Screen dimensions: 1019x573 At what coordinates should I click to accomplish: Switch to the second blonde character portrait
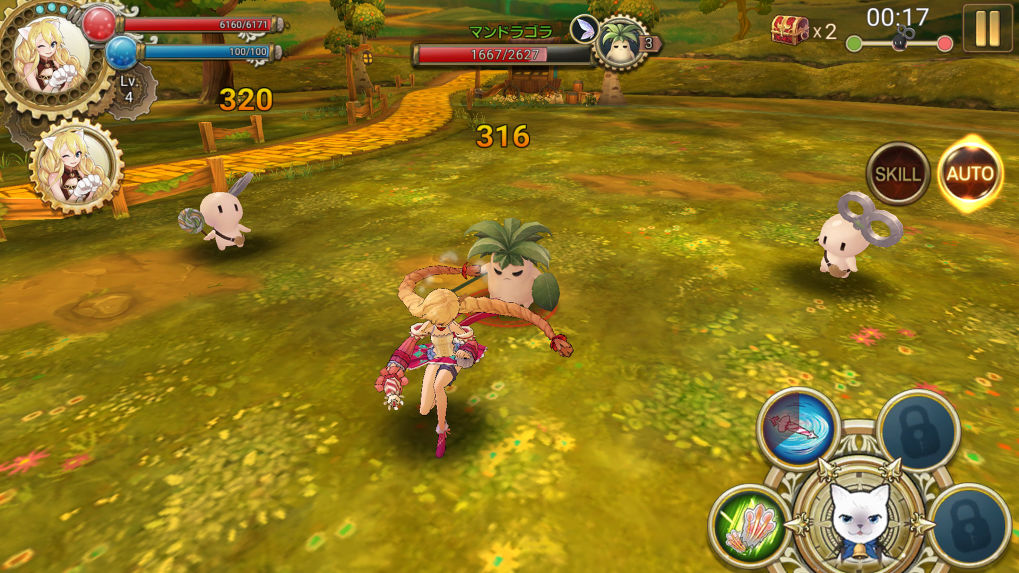[76, 167]
